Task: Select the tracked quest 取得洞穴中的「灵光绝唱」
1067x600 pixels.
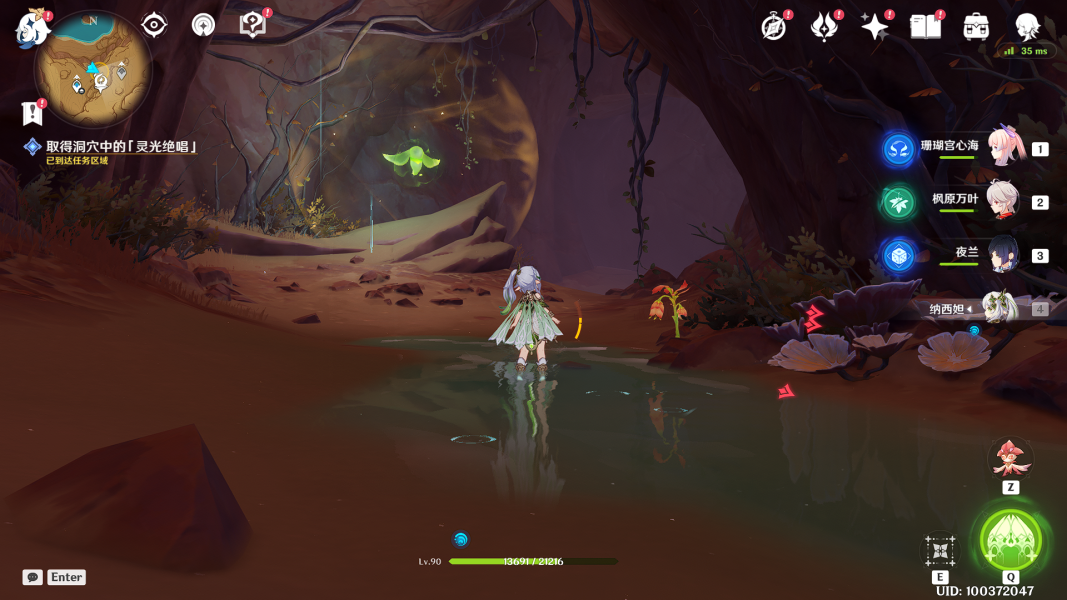Action: tap(120, 147)
